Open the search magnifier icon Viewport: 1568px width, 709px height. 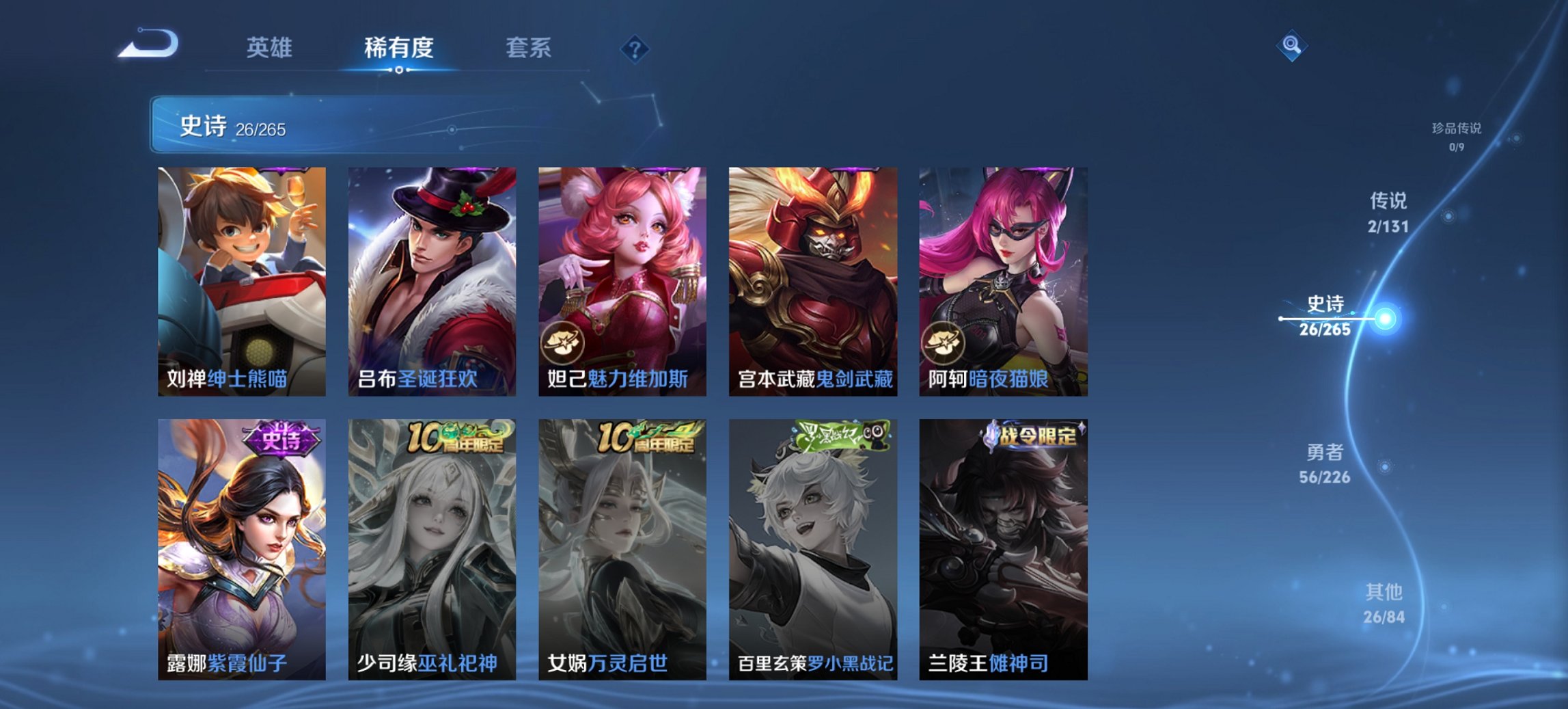1290,46
